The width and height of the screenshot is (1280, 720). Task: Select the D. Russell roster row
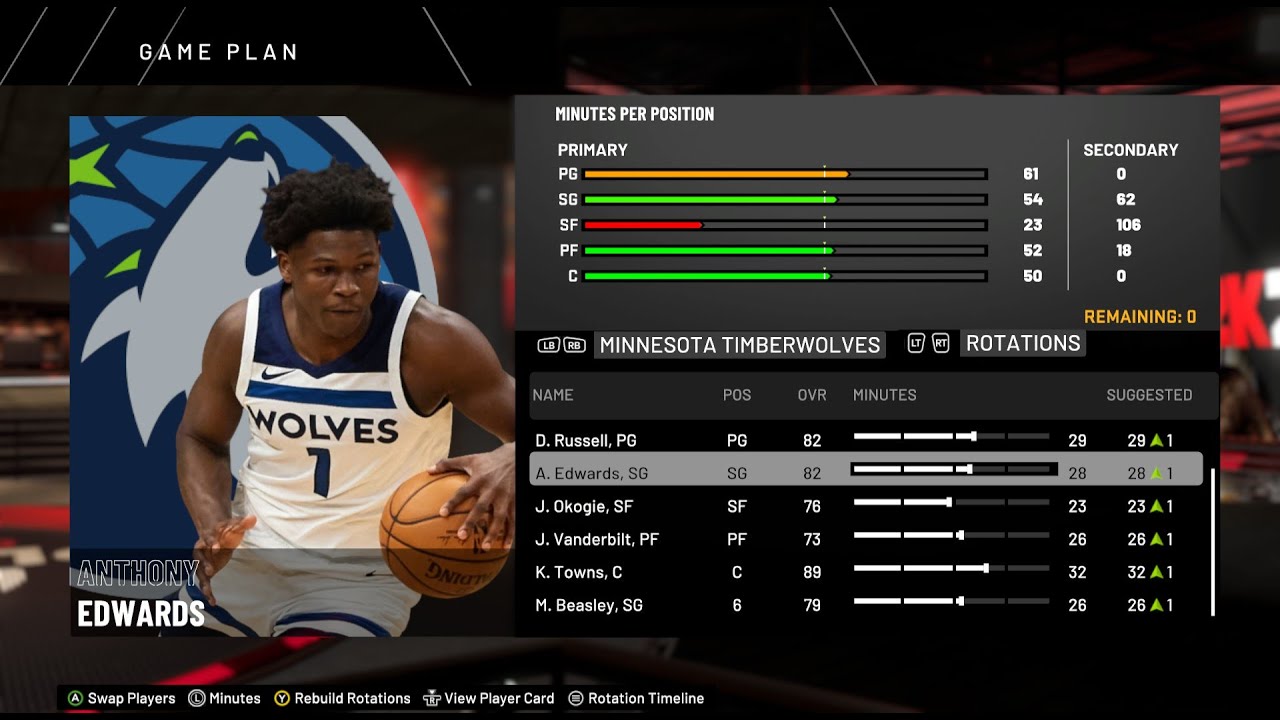700,440
